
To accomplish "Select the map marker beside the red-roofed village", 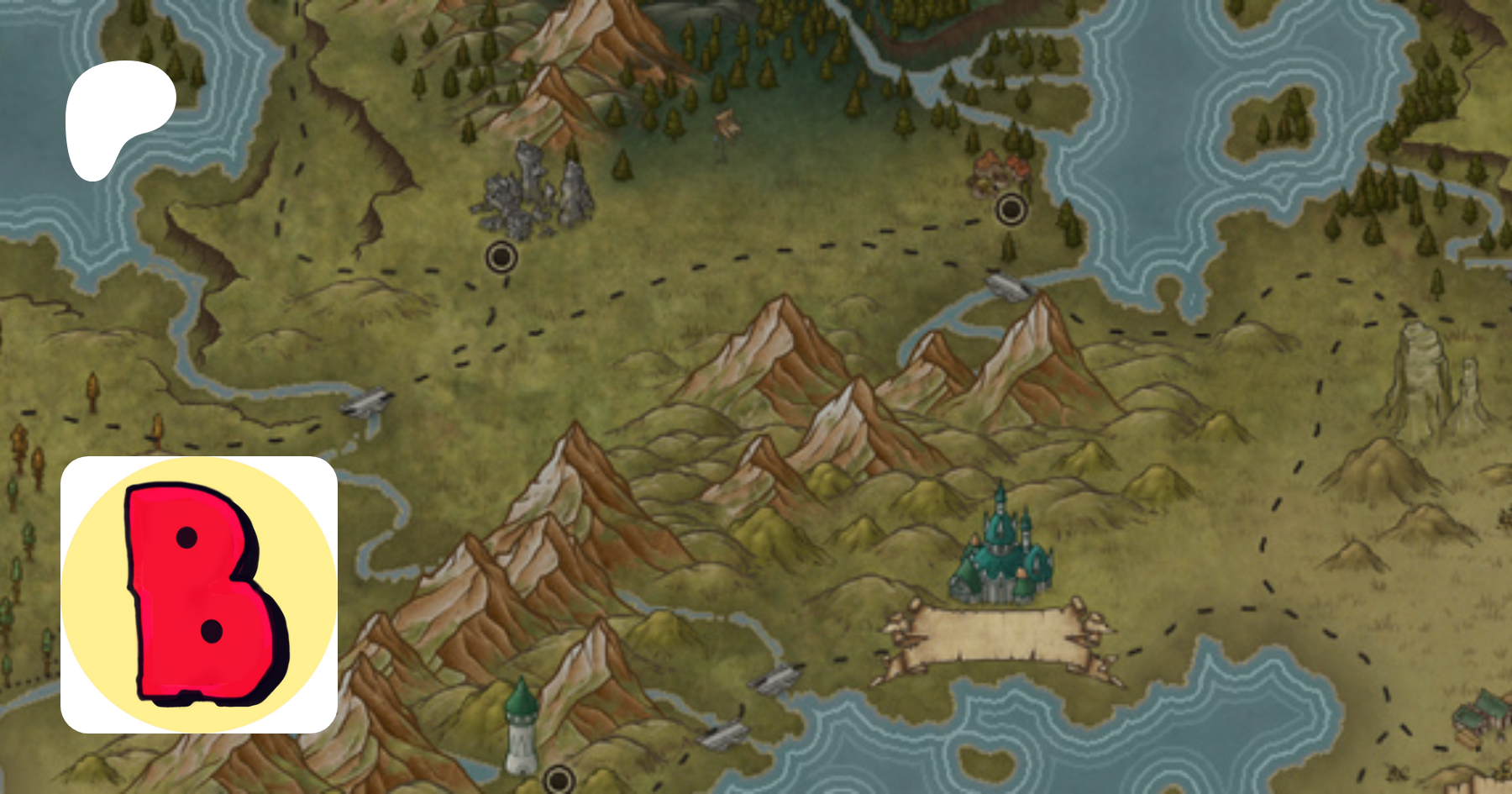I will click(1011, 208).
